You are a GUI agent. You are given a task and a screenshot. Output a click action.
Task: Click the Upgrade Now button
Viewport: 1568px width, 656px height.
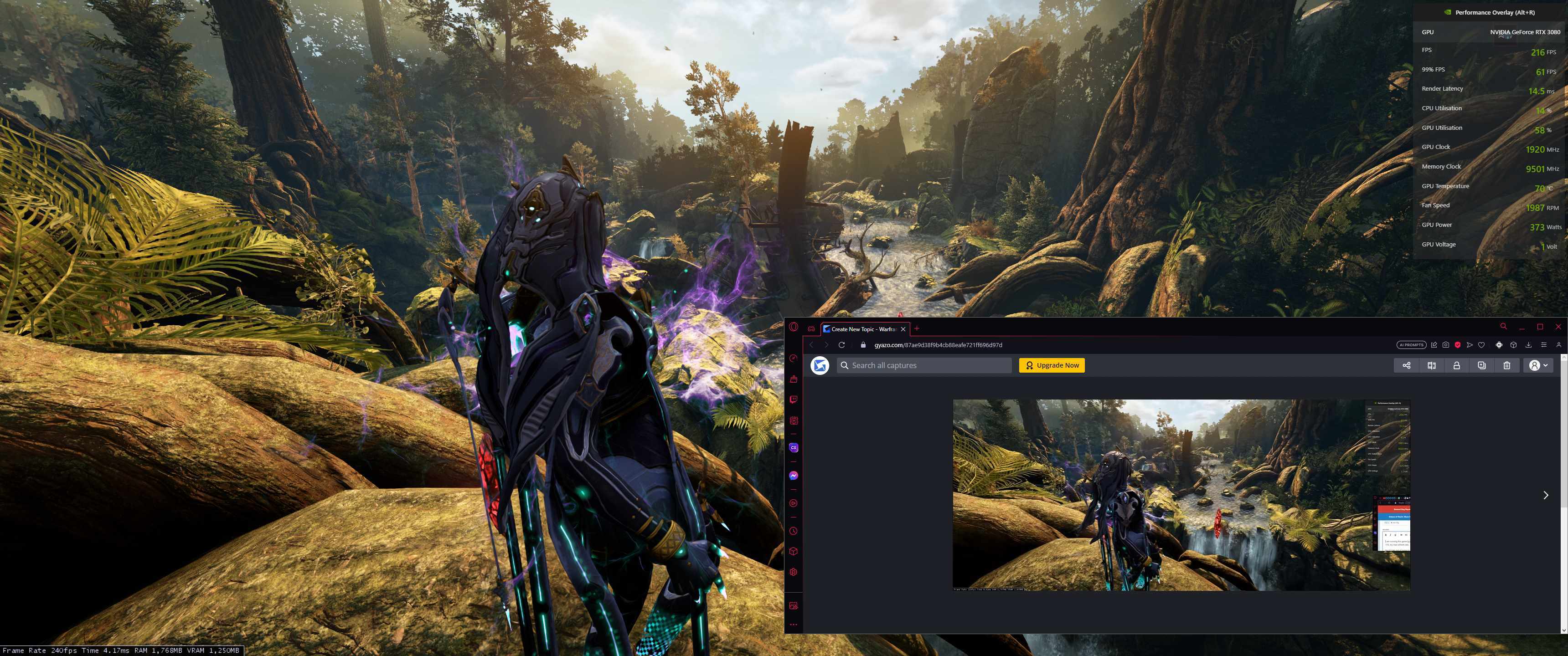(1051, 365)
